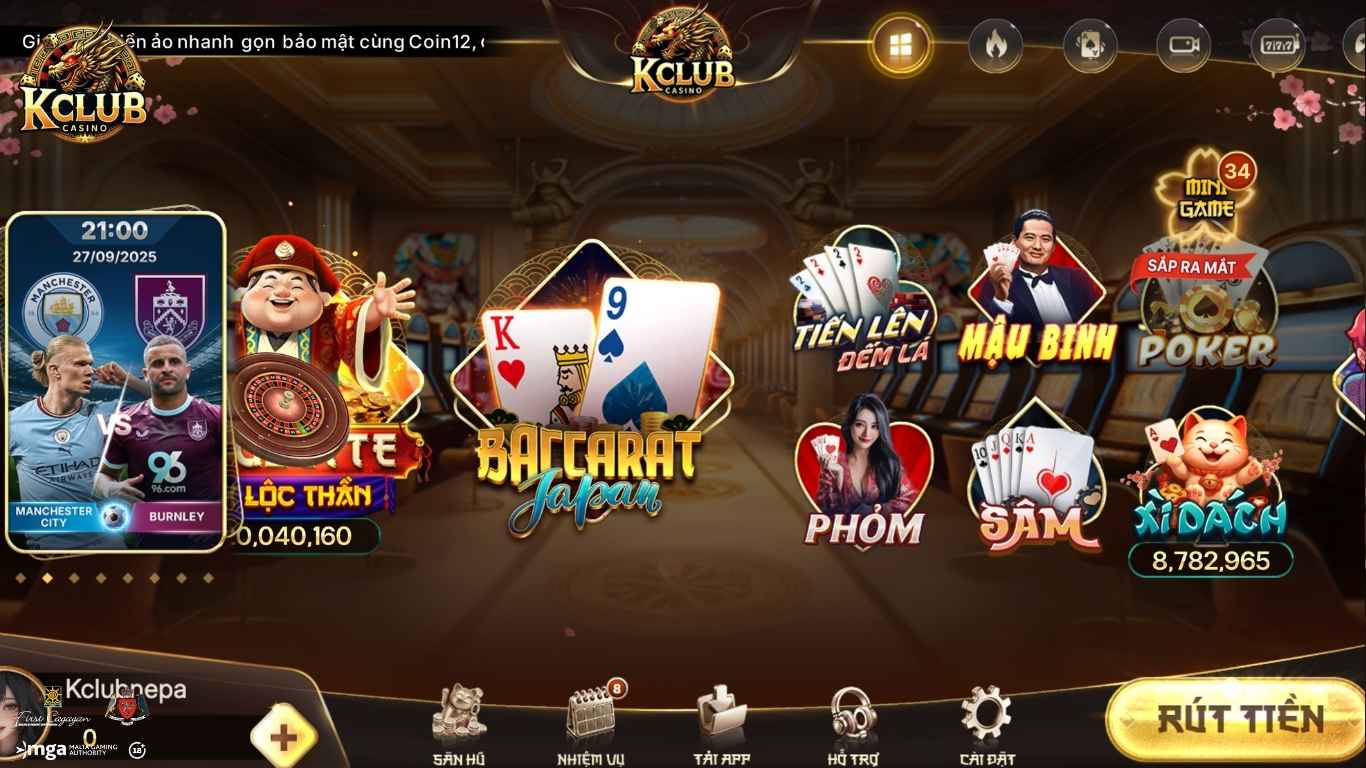The image size is (1366, 768).
Task: Click the Xì Dách jackpot counter 8,782,965
Action: pos(1210,562)
